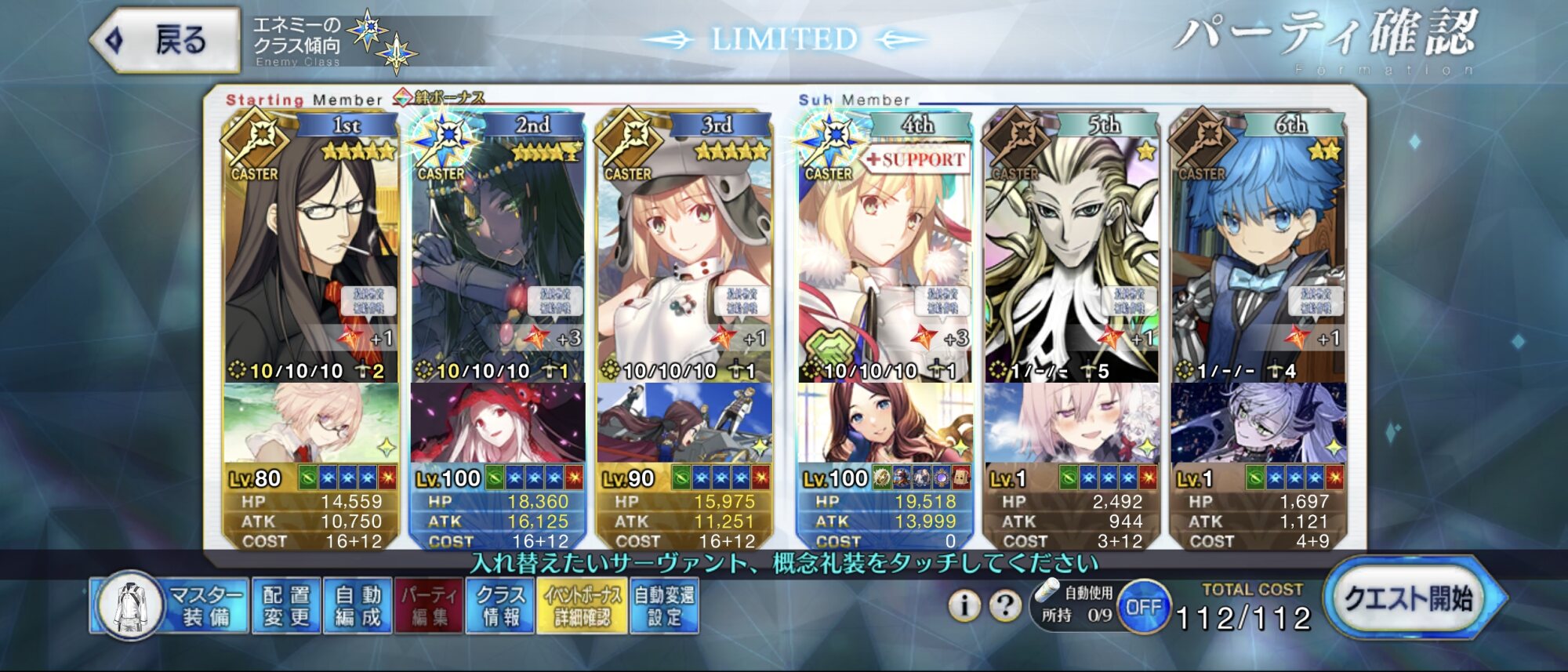This screenshot has height=672, width=1568.
Task: Choose 自動編成 auto formation
Action: click(358, 605)
